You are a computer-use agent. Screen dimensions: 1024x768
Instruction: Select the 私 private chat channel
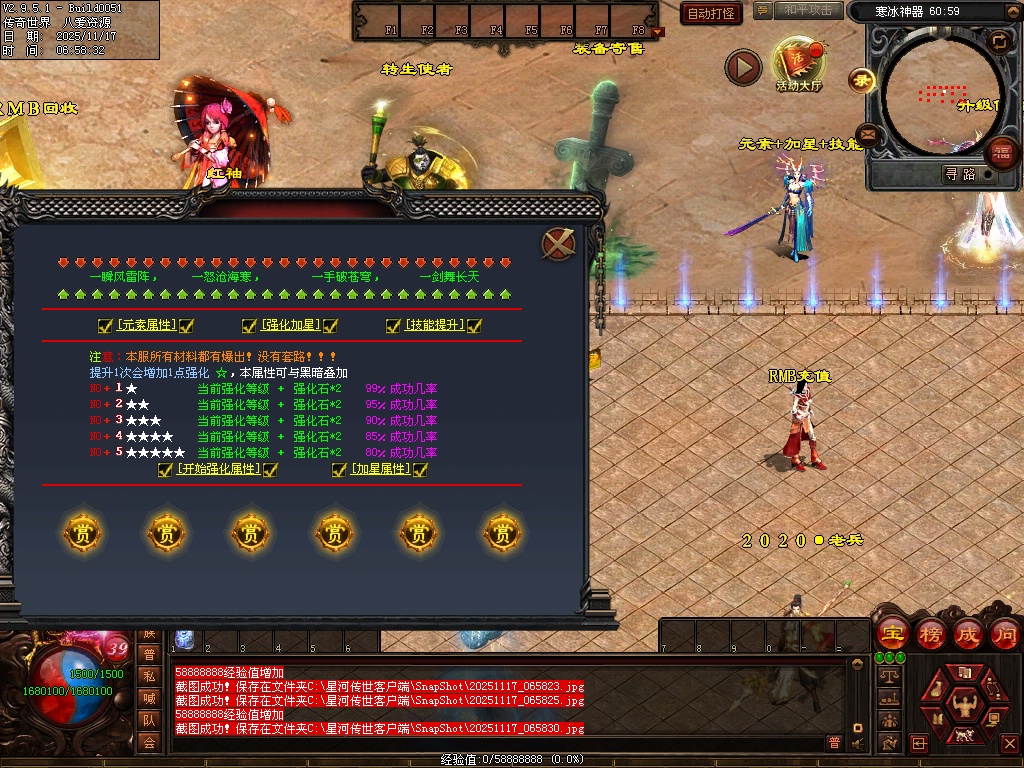click(149, 676)
